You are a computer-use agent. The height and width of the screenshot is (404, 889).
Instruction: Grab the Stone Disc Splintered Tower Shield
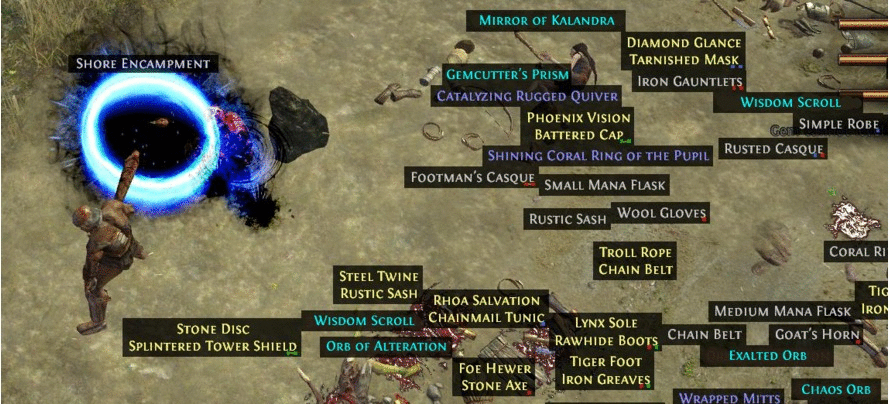tap(212, 337)
